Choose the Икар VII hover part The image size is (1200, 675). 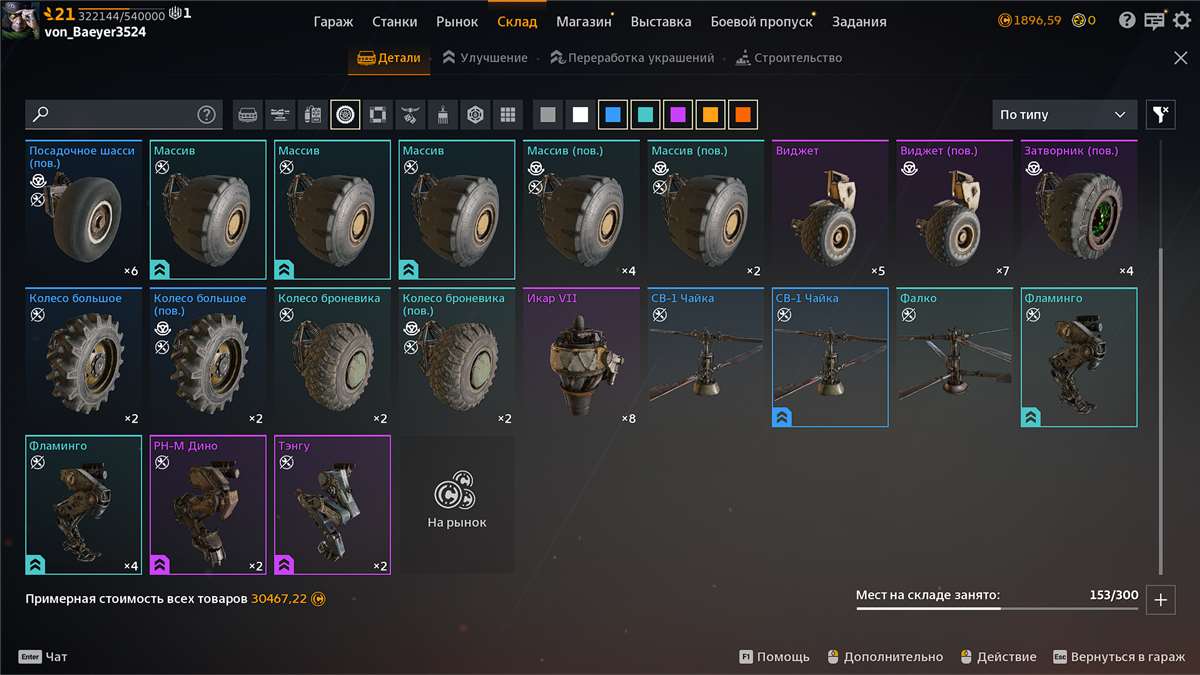[581, 357]
